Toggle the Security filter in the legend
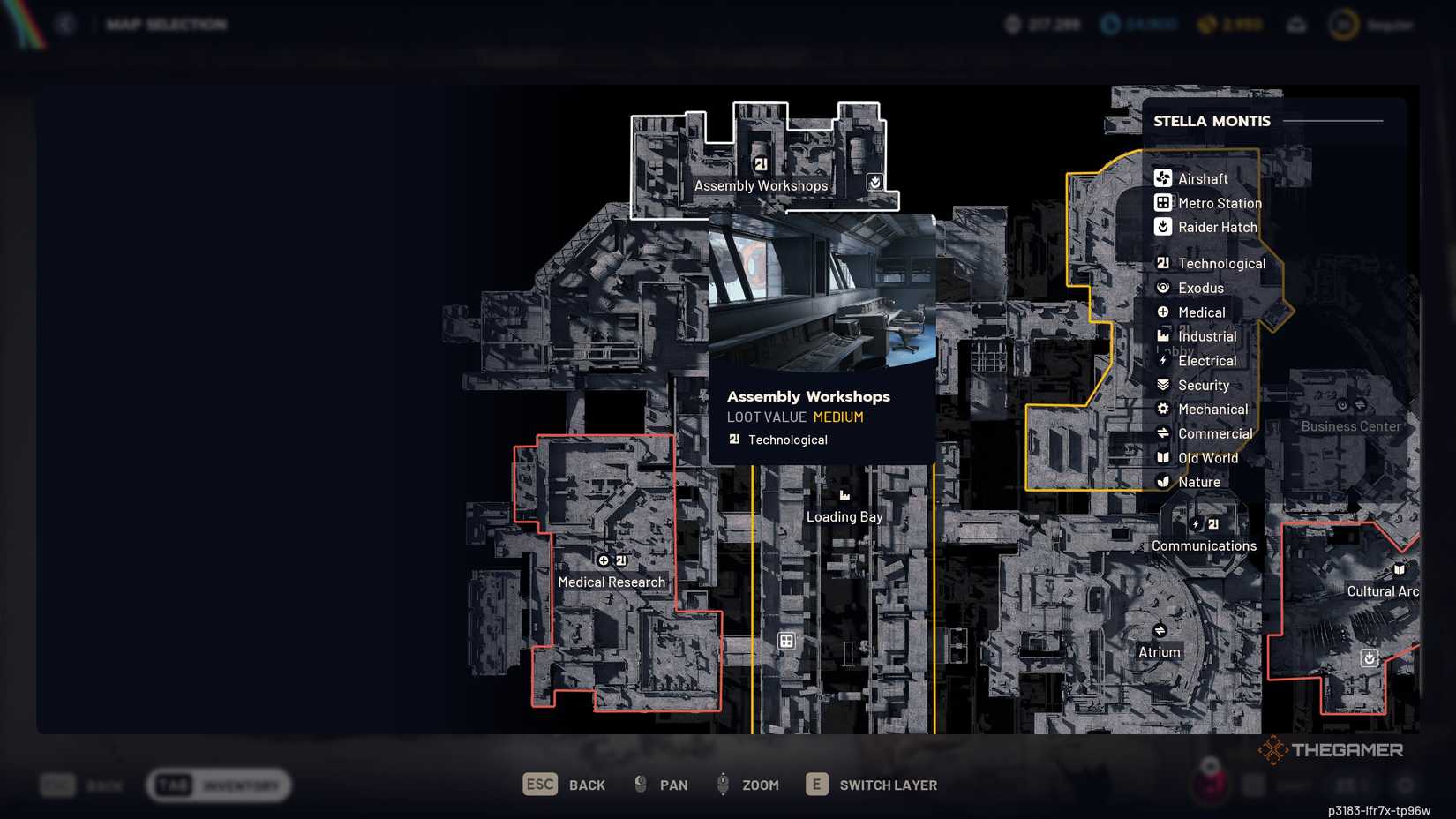The height and width of the screenshot is (819, 1456). [1163, 385]
